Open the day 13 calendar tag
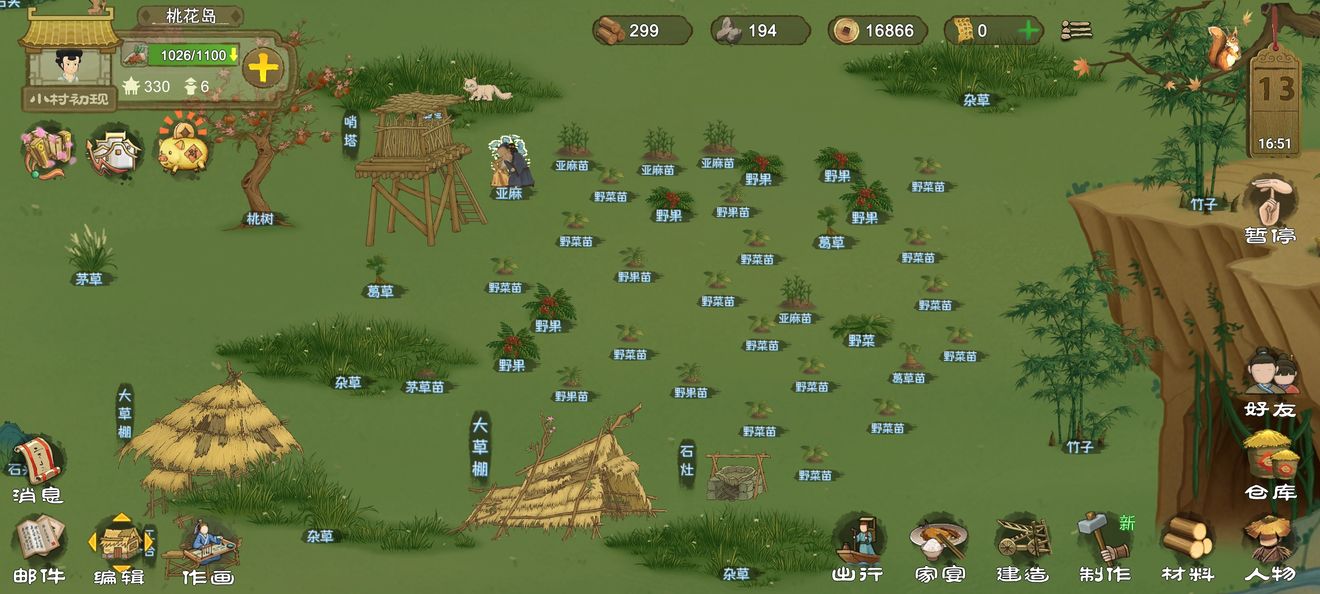The image size is (1320, 594). point(1275,98)
